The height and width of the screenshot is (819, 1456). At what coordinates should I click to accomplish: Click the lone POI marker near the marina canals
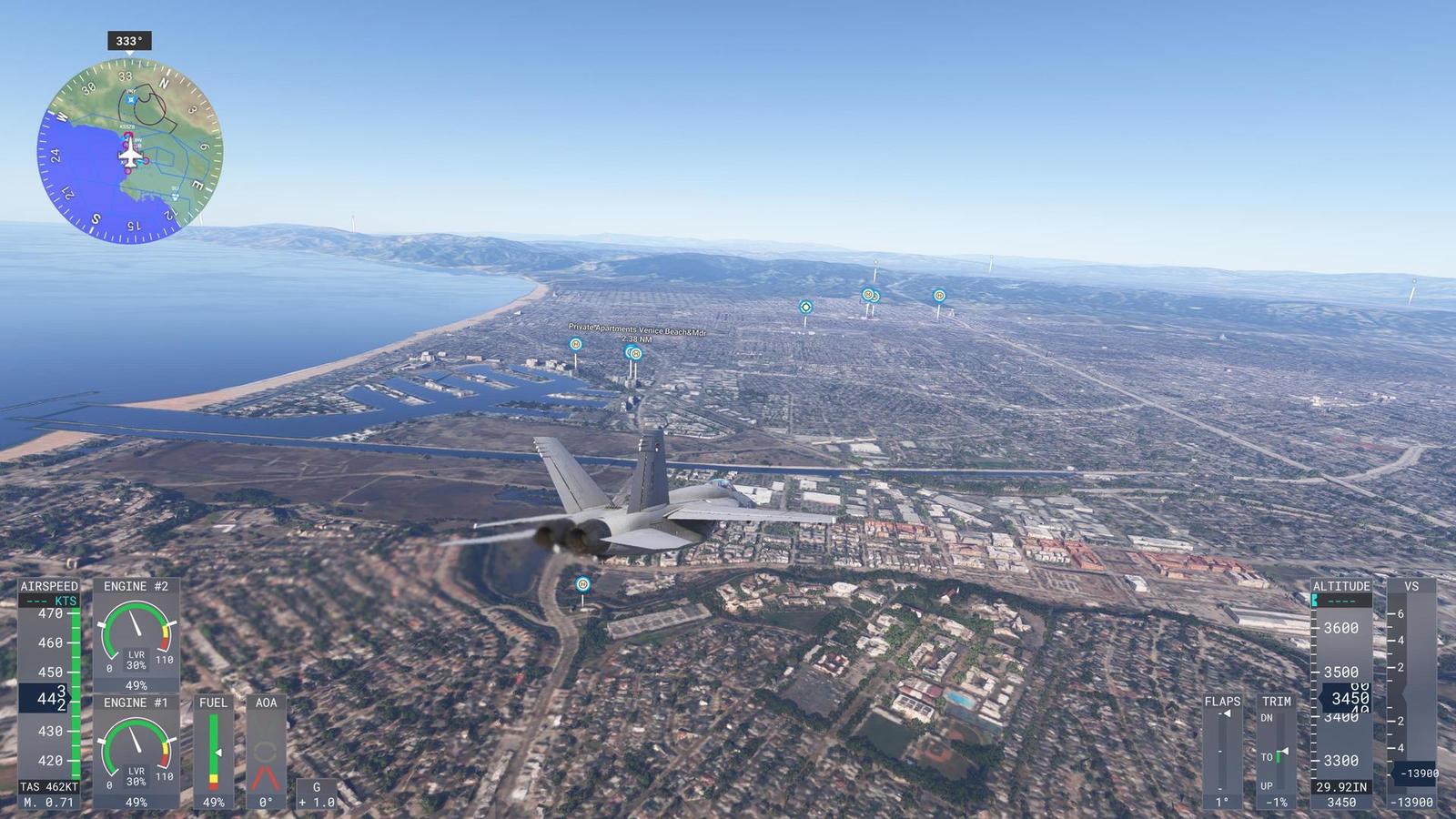(575, 344)
